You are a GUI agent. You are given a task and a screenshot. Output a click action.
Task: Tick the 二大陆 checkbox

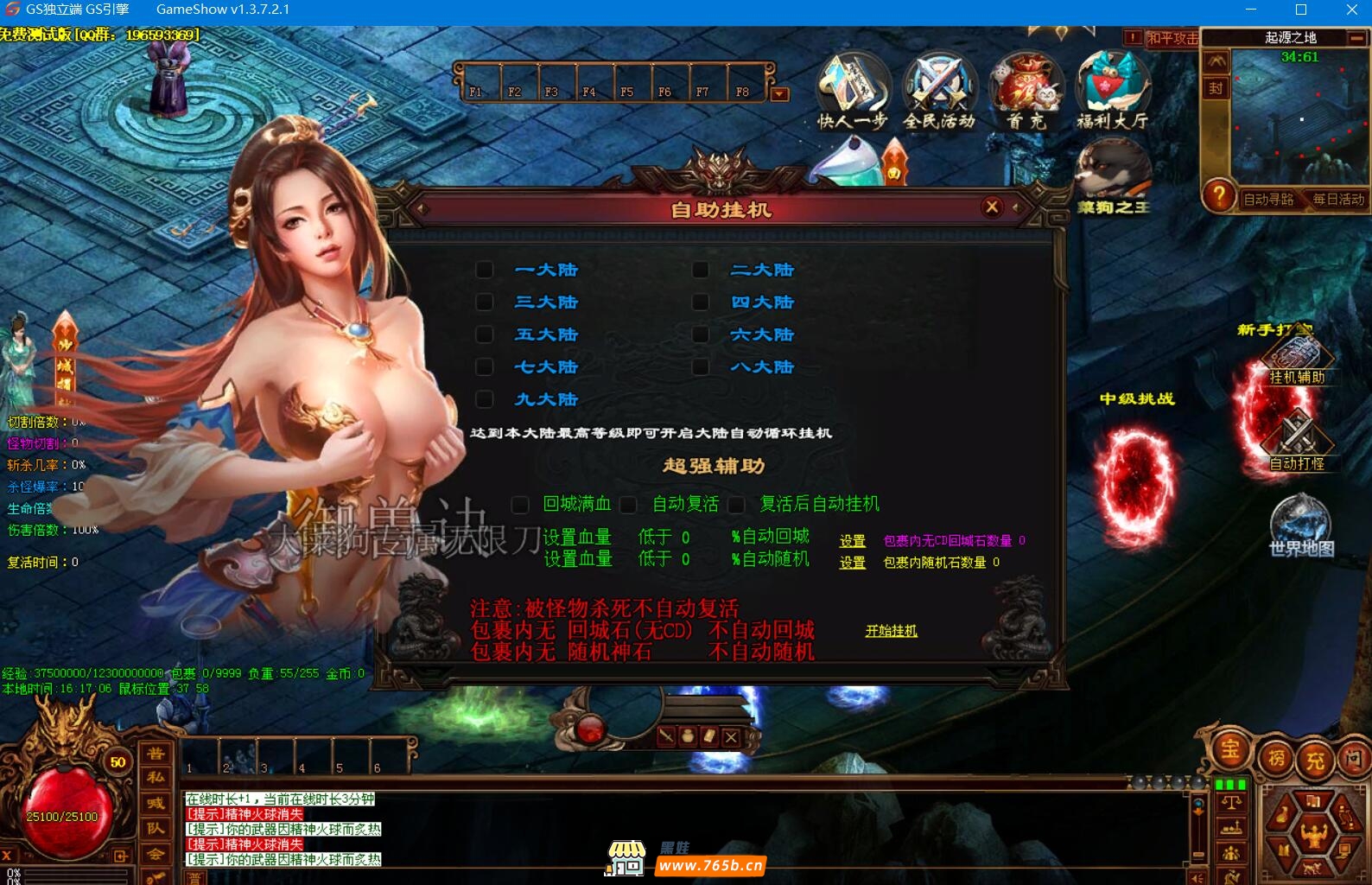(701, 270)
